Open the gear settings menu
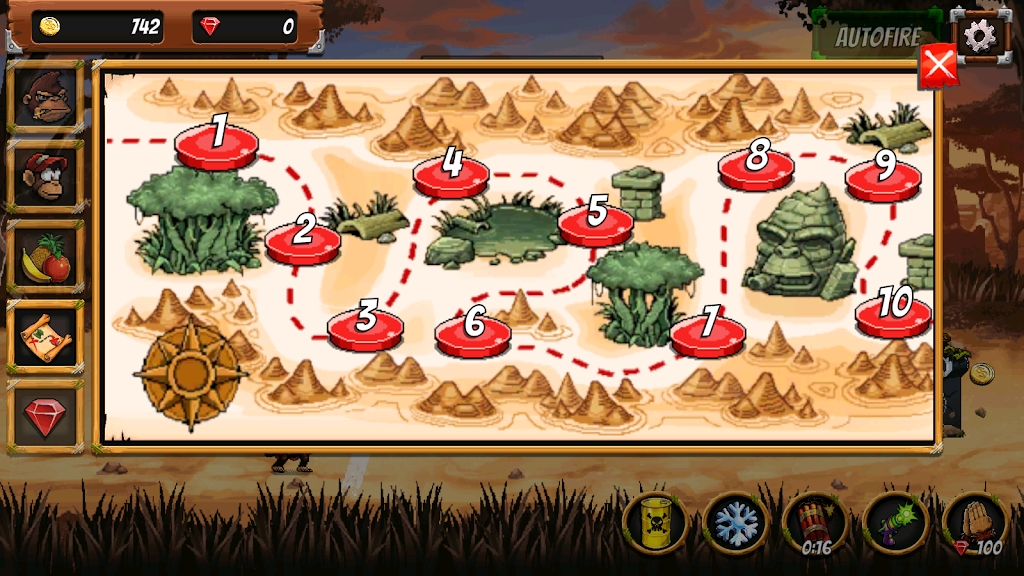The width and height of the screenshot is (1024, 576). (979, 36)
